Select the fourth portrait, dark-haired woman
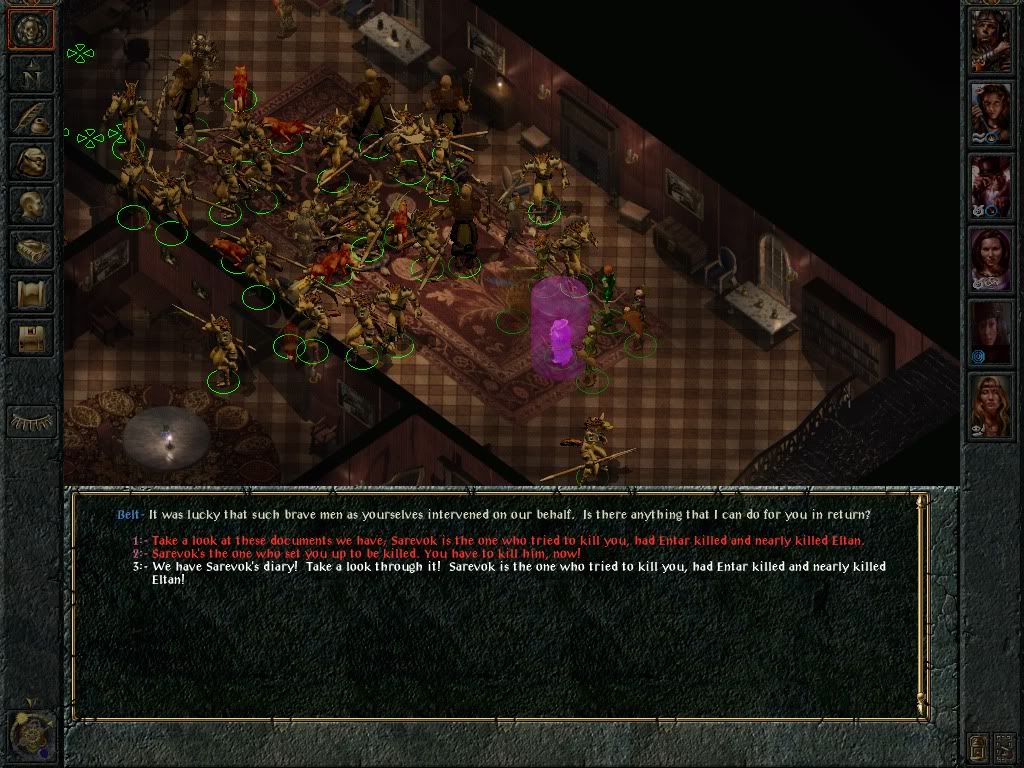This screenshot has width=1024, height=768. [x=991, y=260]
